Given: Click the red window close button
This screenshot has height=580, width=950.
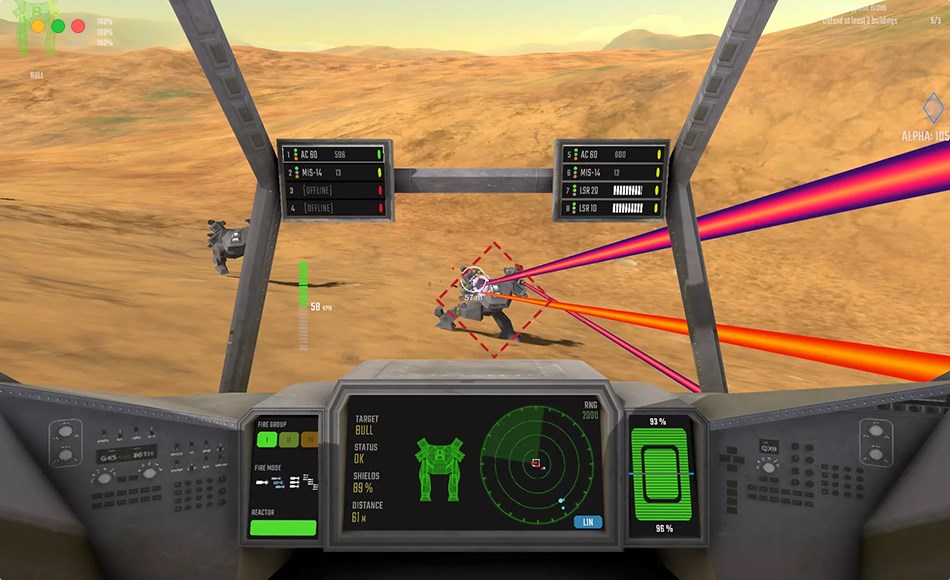Looking at the screenshot, I should point(78,26).
